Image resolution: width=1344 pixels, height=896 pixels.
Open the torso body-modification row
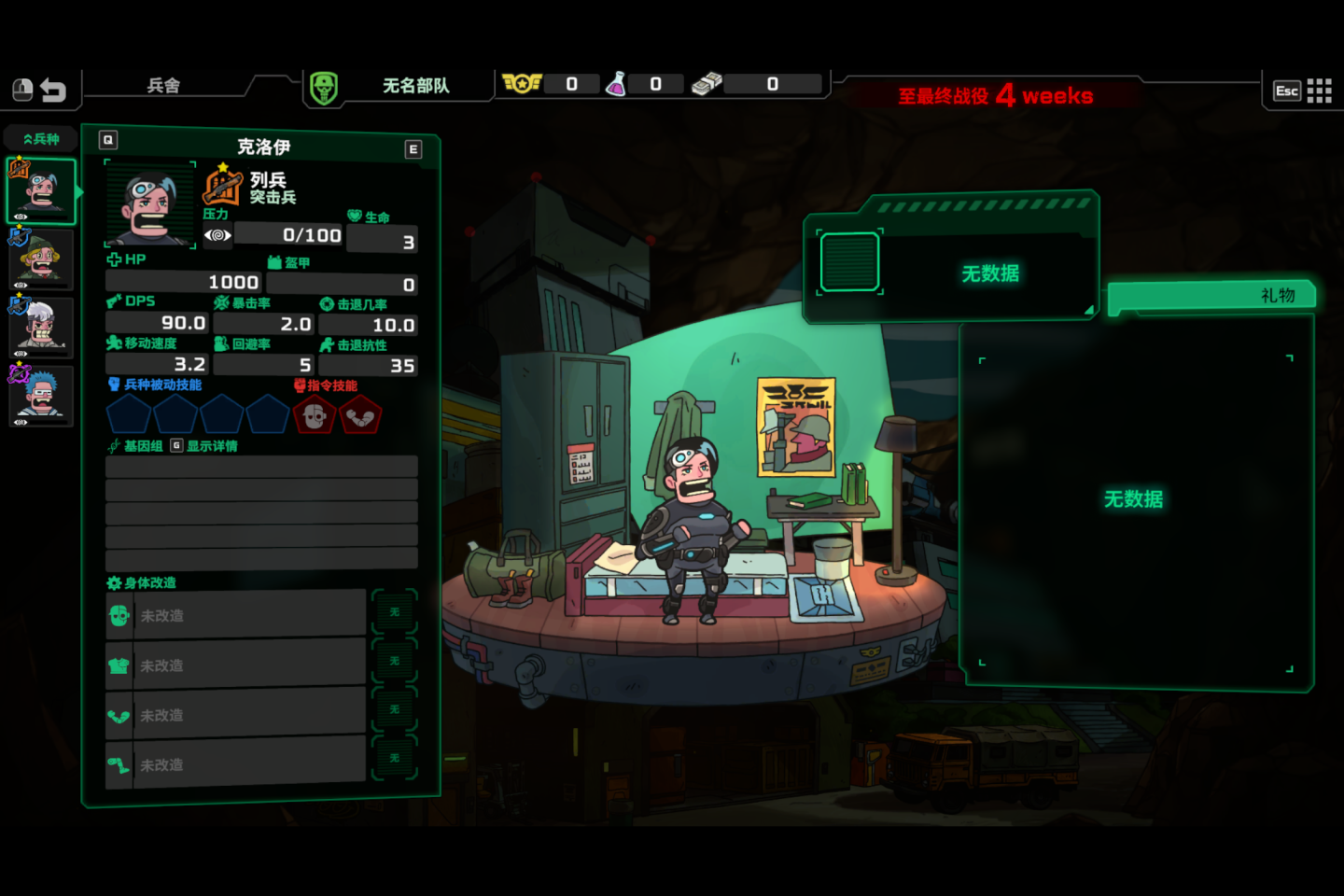(x=236, y=665)
